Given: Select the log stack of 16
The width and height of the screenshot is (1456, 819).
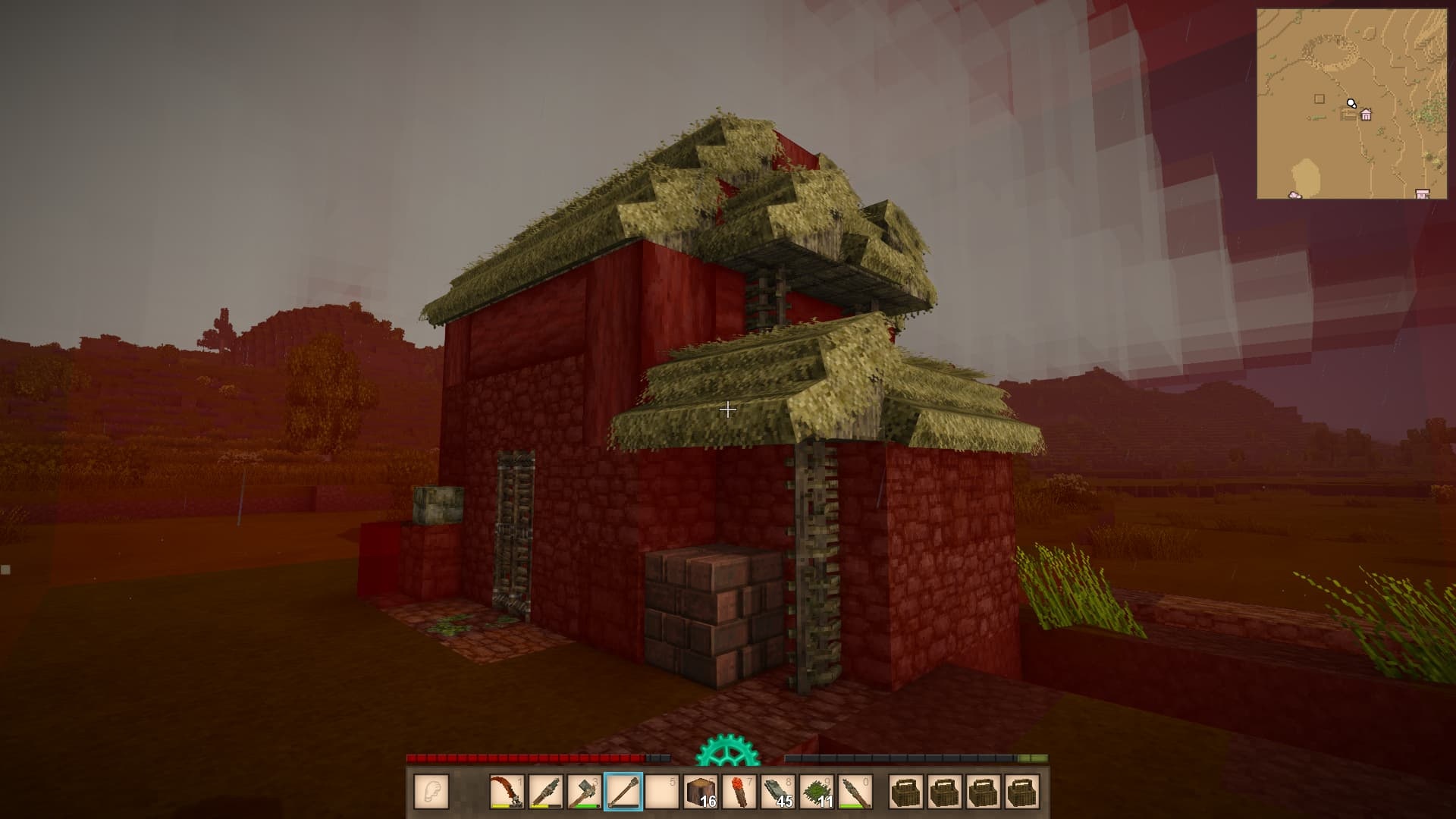Looking at the screenshot, I should click(x=700, y=792).
